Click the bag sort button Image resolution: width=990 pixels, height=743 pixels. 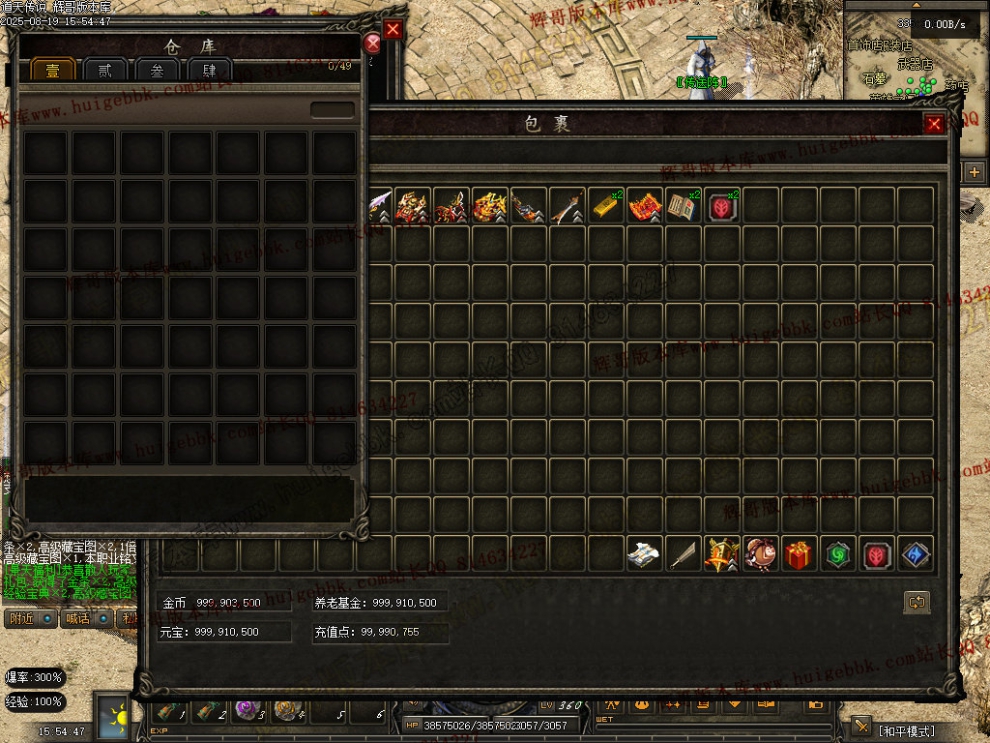tap(916, 602)
